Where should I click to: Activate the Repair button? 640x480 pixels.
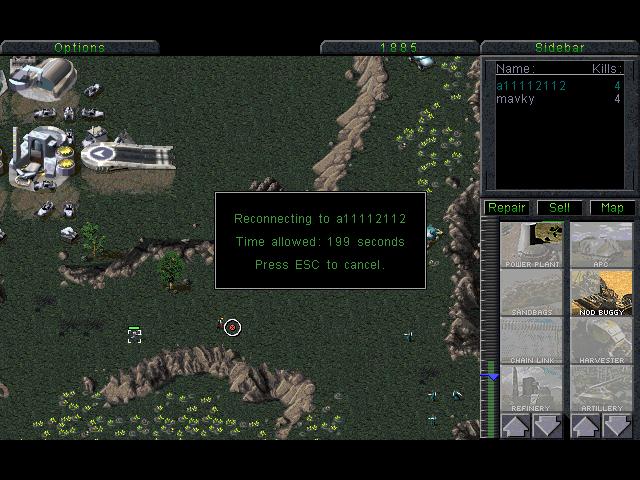click(506, 208)
